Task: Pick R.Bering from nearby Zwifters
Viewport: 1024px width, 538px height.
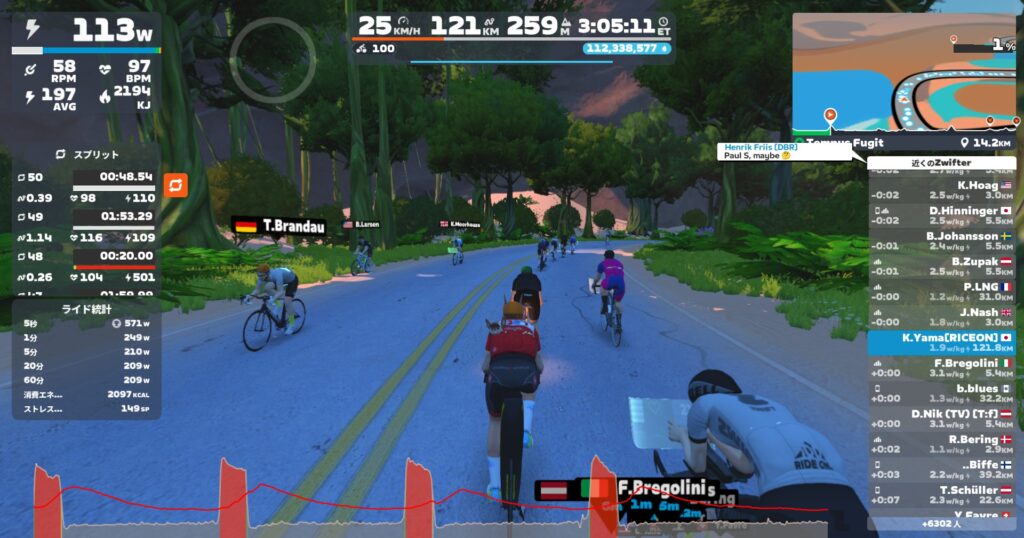Action: pyautogui.click(x=941, y=444)
